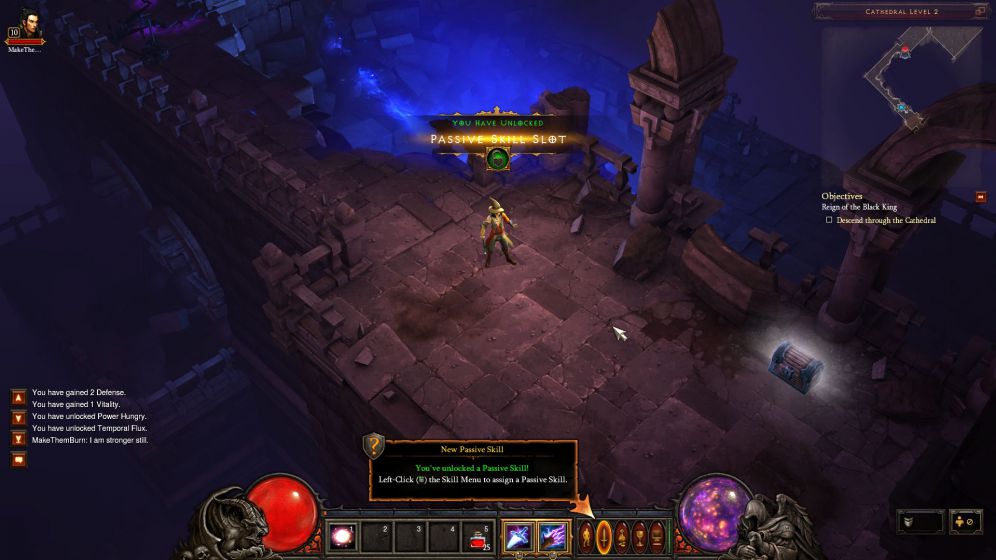Open the goblet icon menu button

pyautogui.click(x=640, y=537)
